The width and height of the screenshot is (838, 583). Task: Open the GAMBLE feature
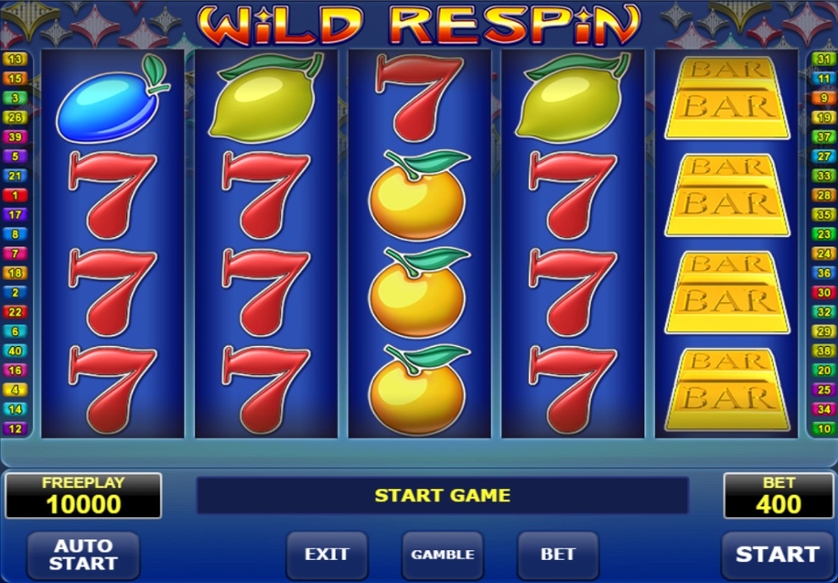tap(442, 554)
